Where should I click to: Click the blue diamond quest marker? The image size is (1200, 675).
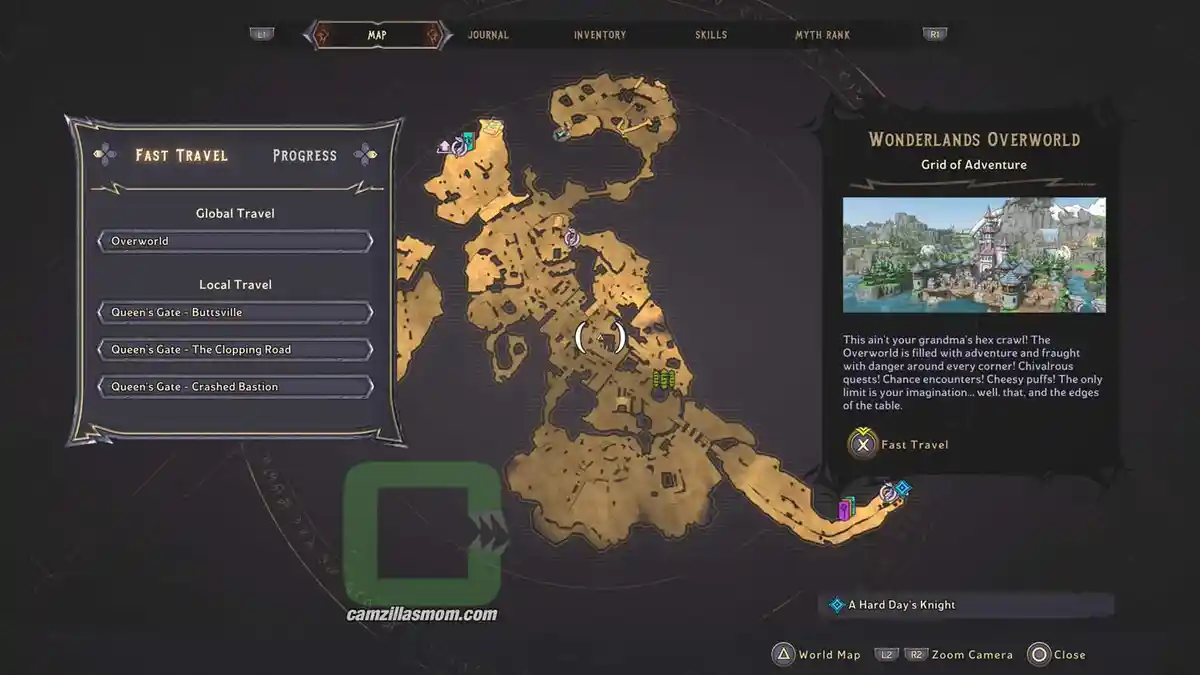(x=902, y=488)
